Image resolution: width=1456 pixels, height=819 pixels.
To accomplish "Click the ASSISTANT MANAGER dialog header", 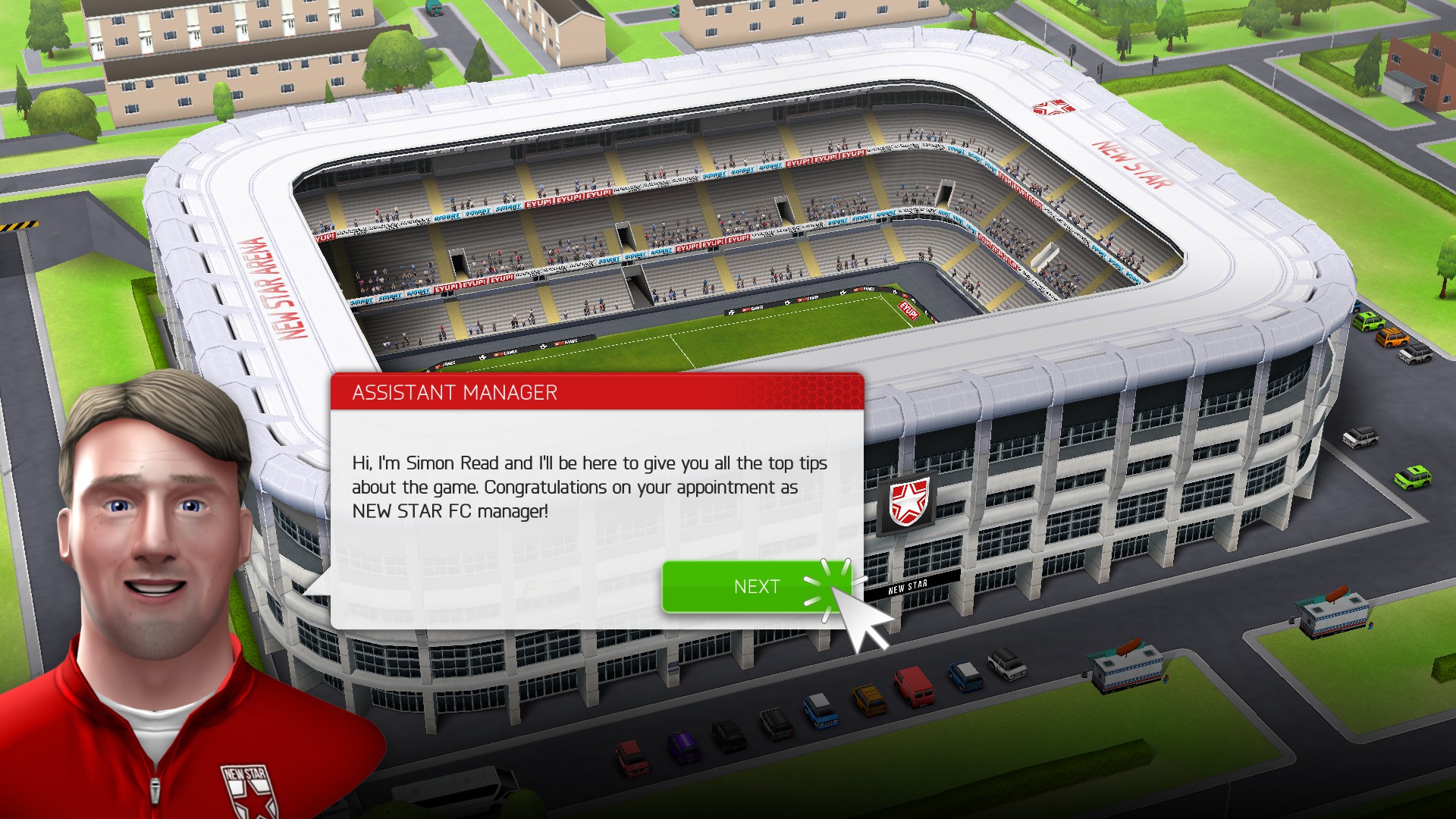I will coord(455,393).
